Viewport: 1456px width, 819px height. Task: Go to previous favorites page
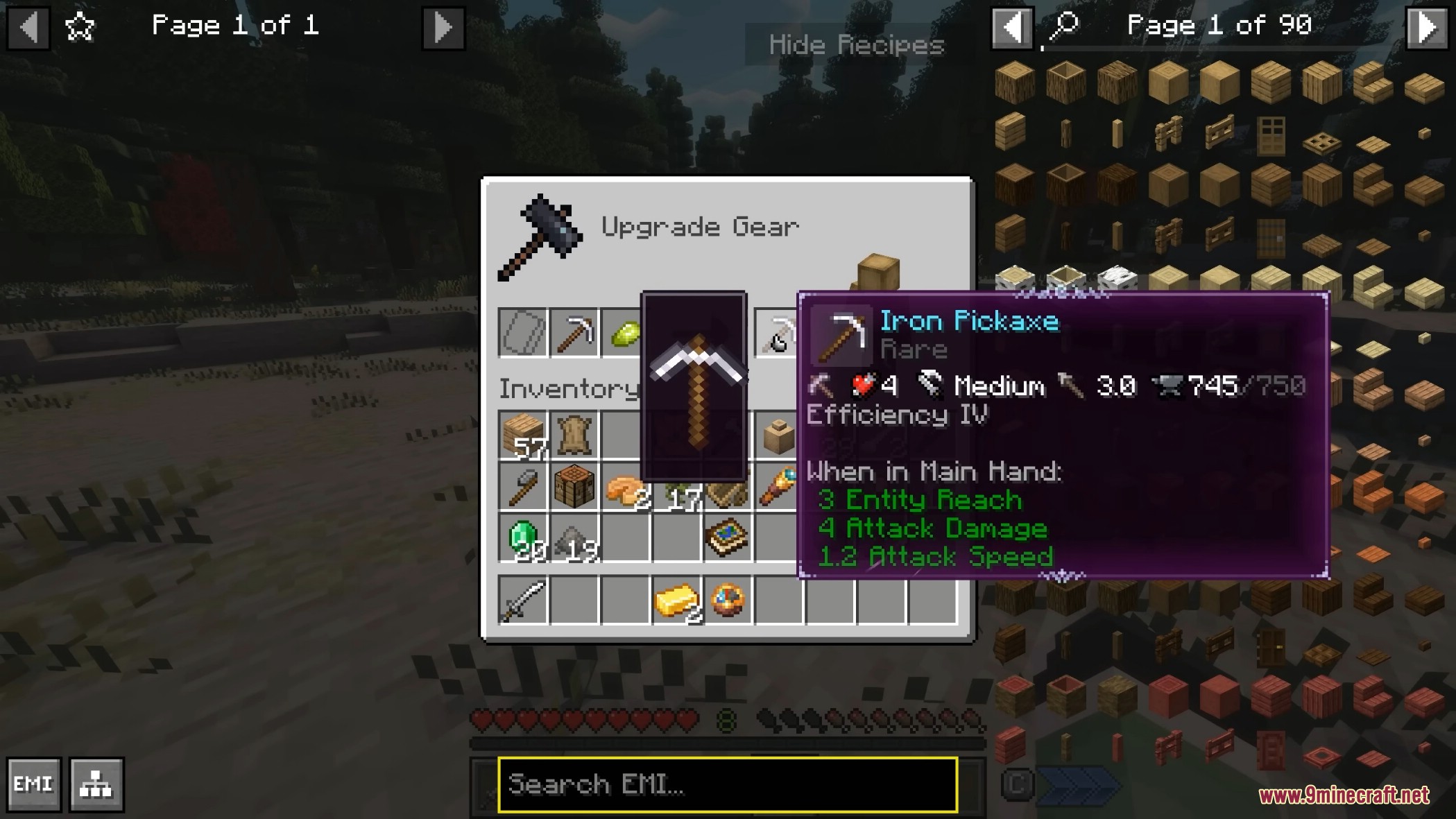tap(28, 28)
